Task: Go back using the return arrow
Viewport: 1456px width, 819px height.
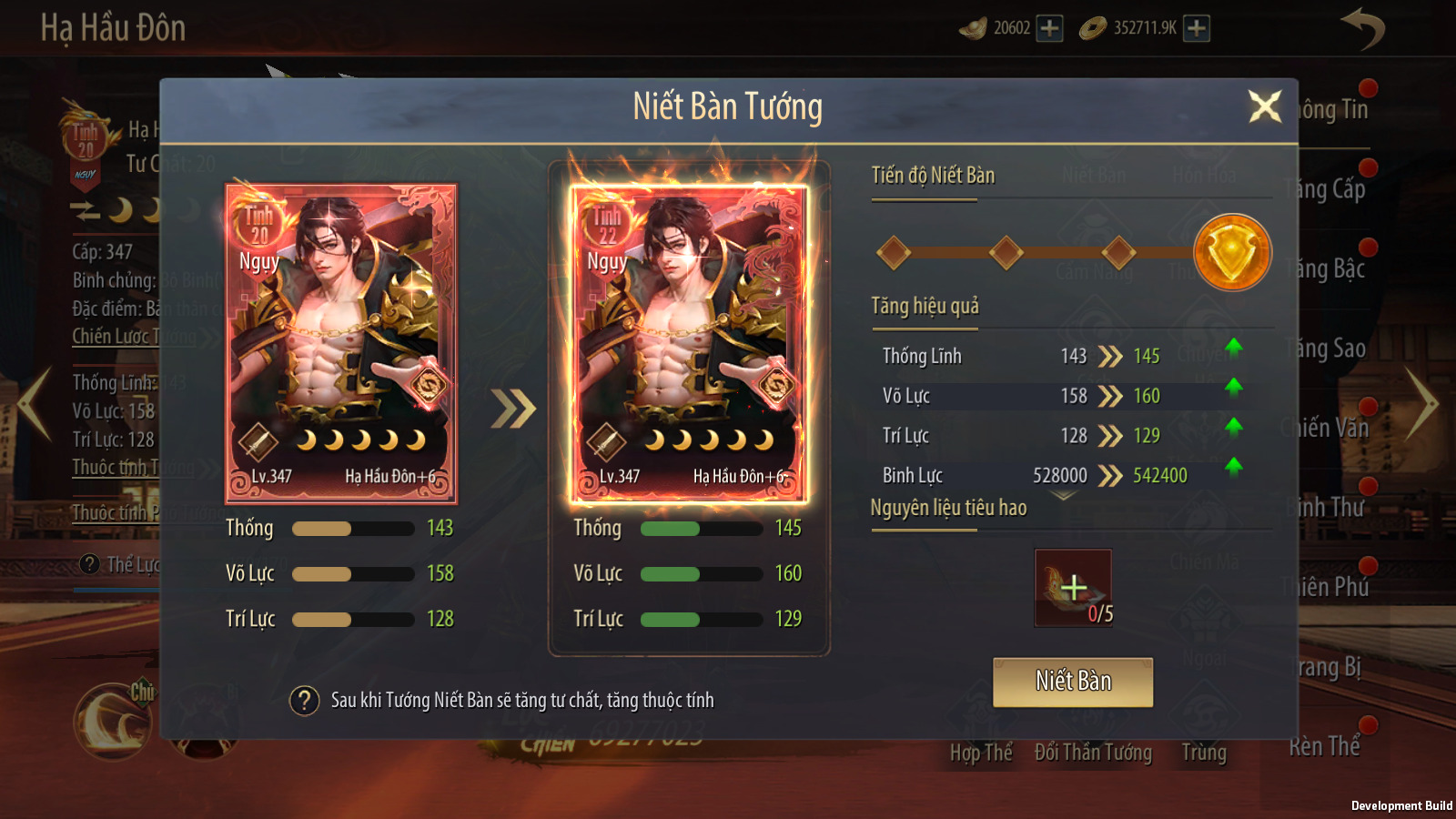Action: (x=1362, y=28)
